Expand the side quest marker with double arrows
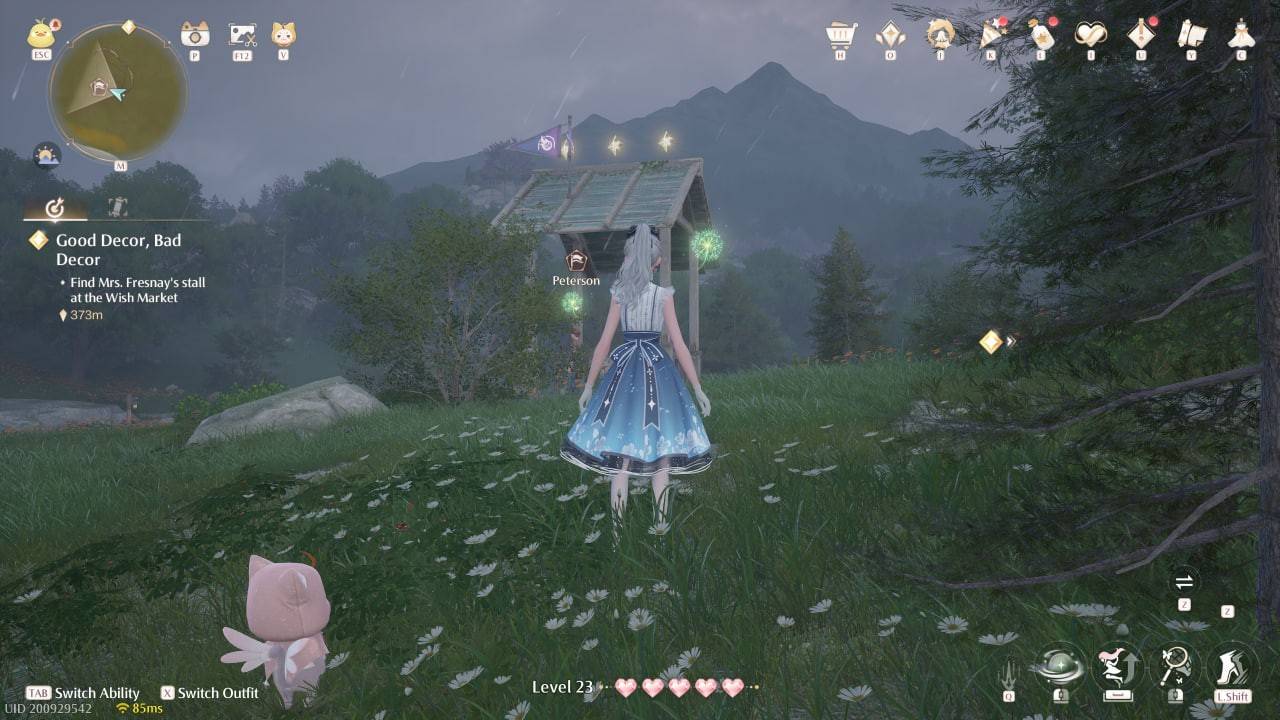Viewport: 1280px width, 720px height. pos(994,342)
